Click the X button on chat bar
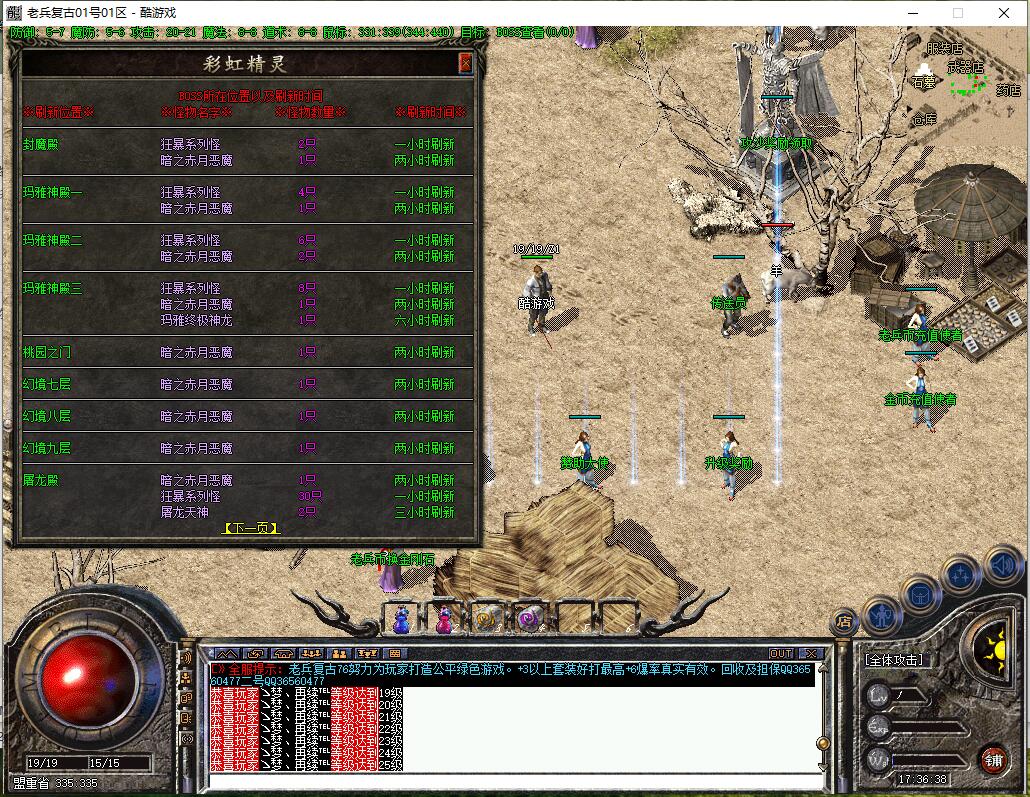Image resolution: width=1030 pixels, height=797 pixels. [x=810, y=654]
